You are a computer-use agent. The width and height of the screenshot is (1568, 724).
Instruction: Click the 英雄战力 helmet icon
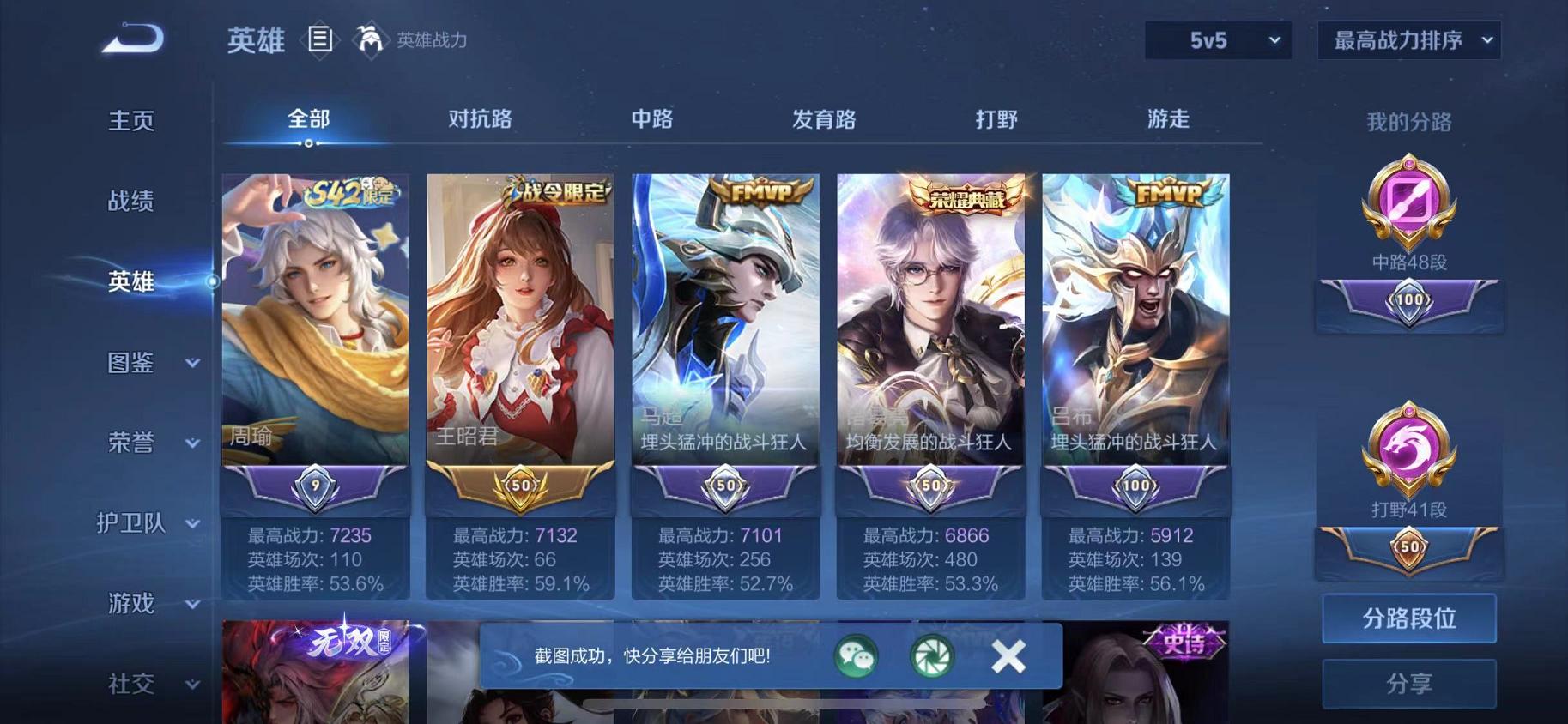[x=369, y=39]
